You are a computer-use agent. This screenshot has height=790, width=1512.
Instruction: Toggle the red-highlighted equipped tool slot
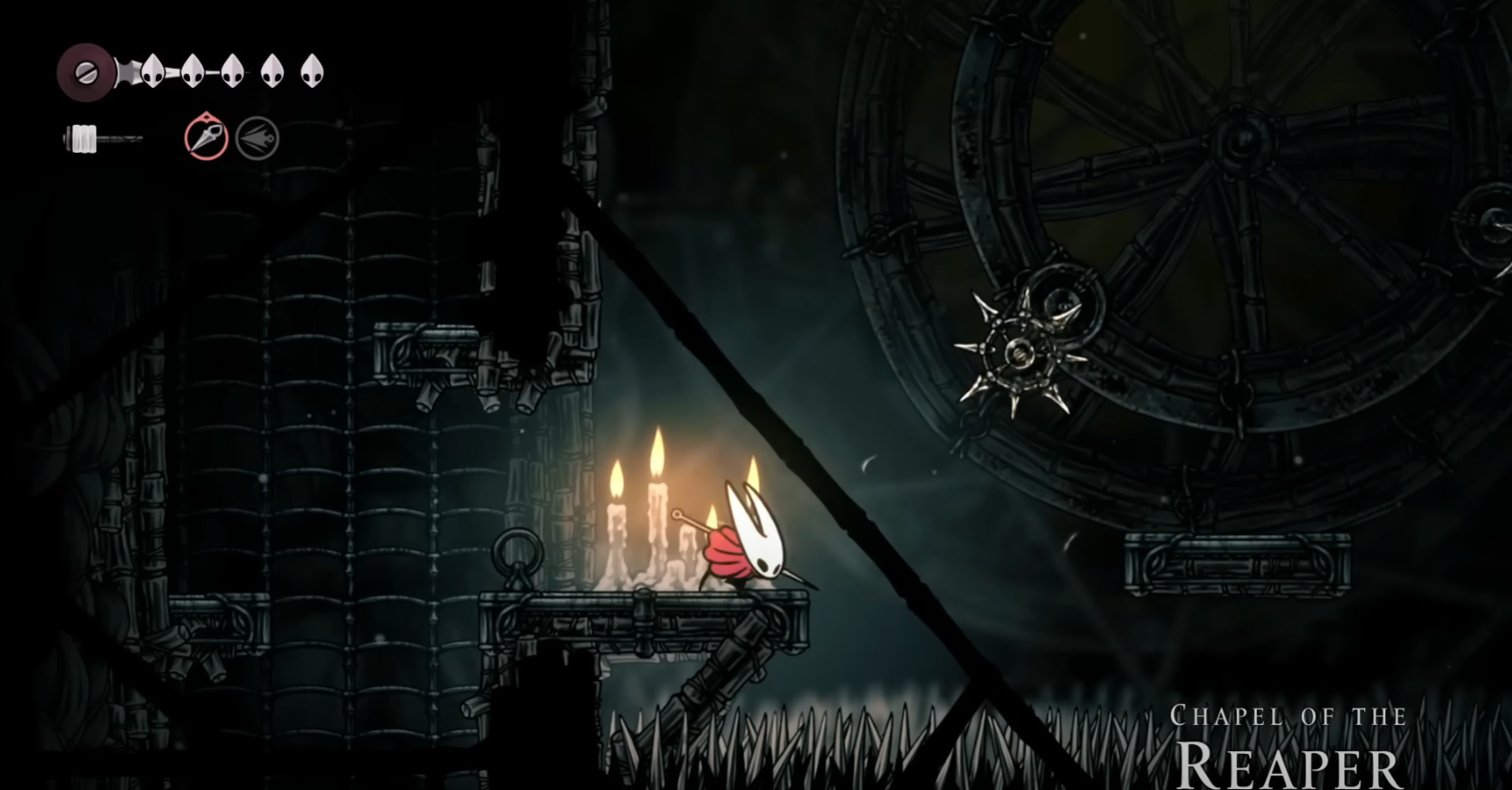[206, 138]
